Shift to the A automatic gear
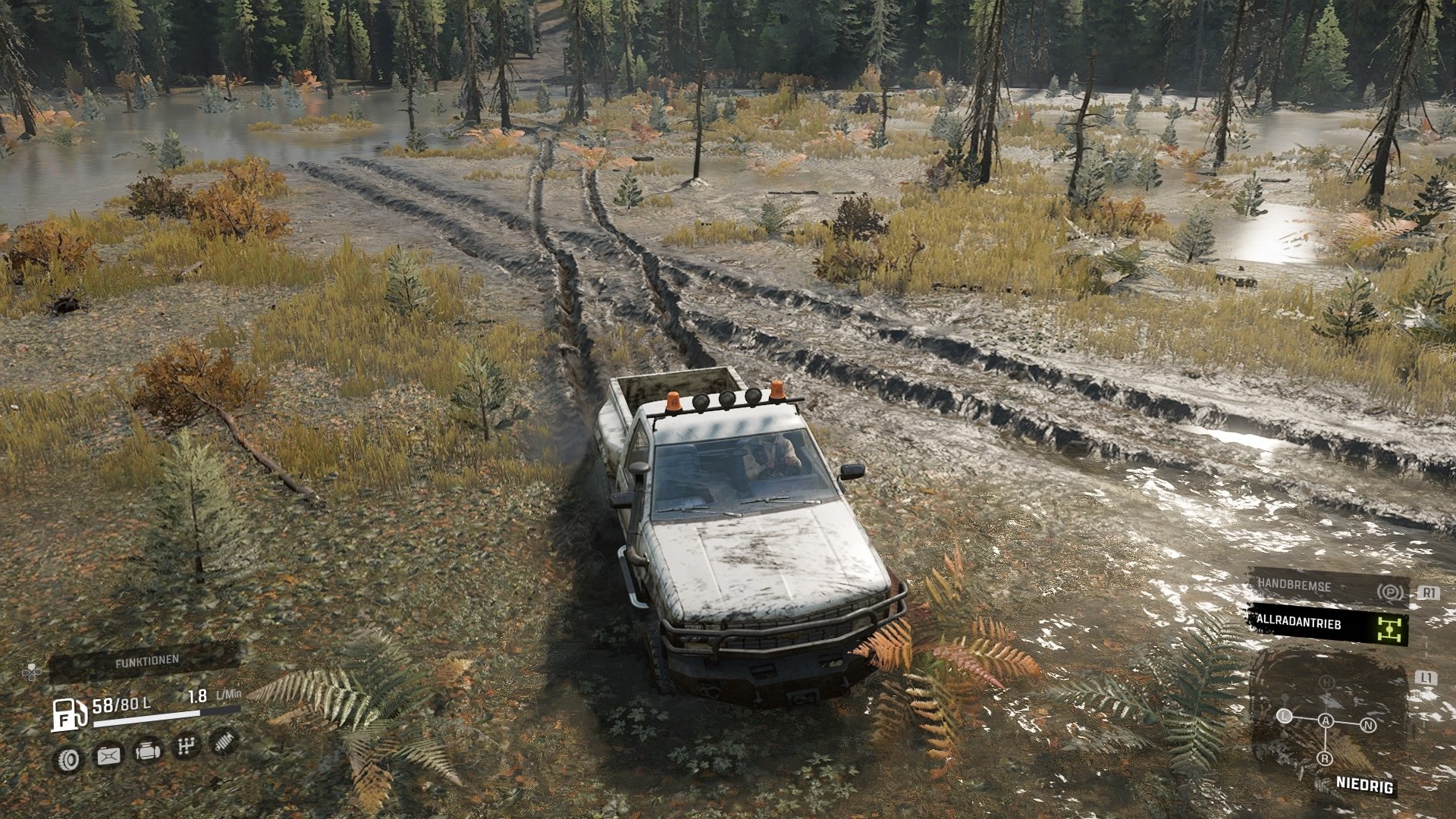The width and height of the screenshot is (1456, 819). point(1326,720)
